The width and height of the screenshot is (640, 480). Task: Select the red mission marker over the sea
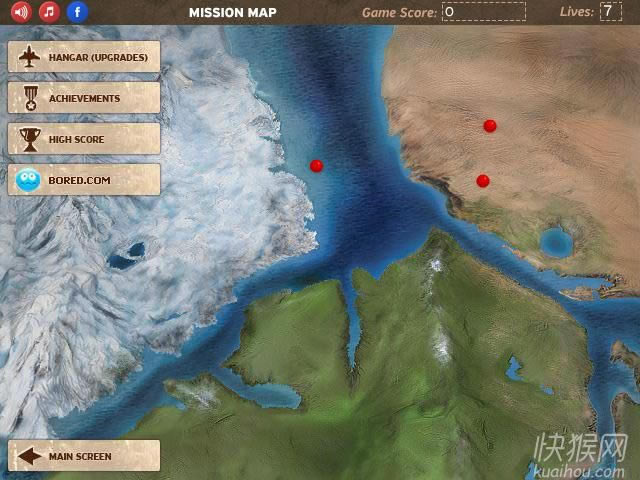click(x=317, y=166)
